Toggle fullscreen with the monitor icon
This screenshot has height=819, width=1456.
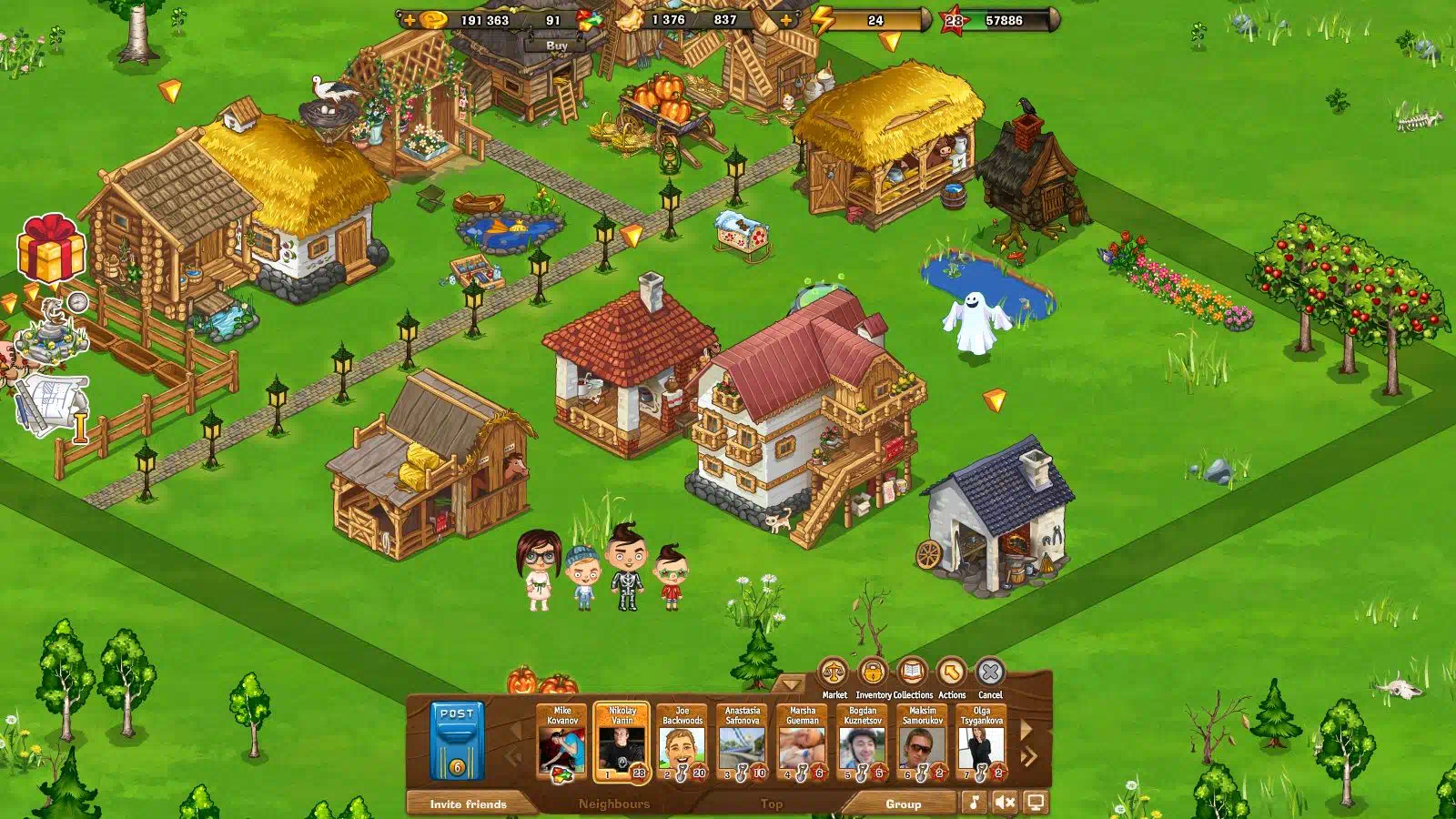pyautogui.click(x=1036, y=803)
